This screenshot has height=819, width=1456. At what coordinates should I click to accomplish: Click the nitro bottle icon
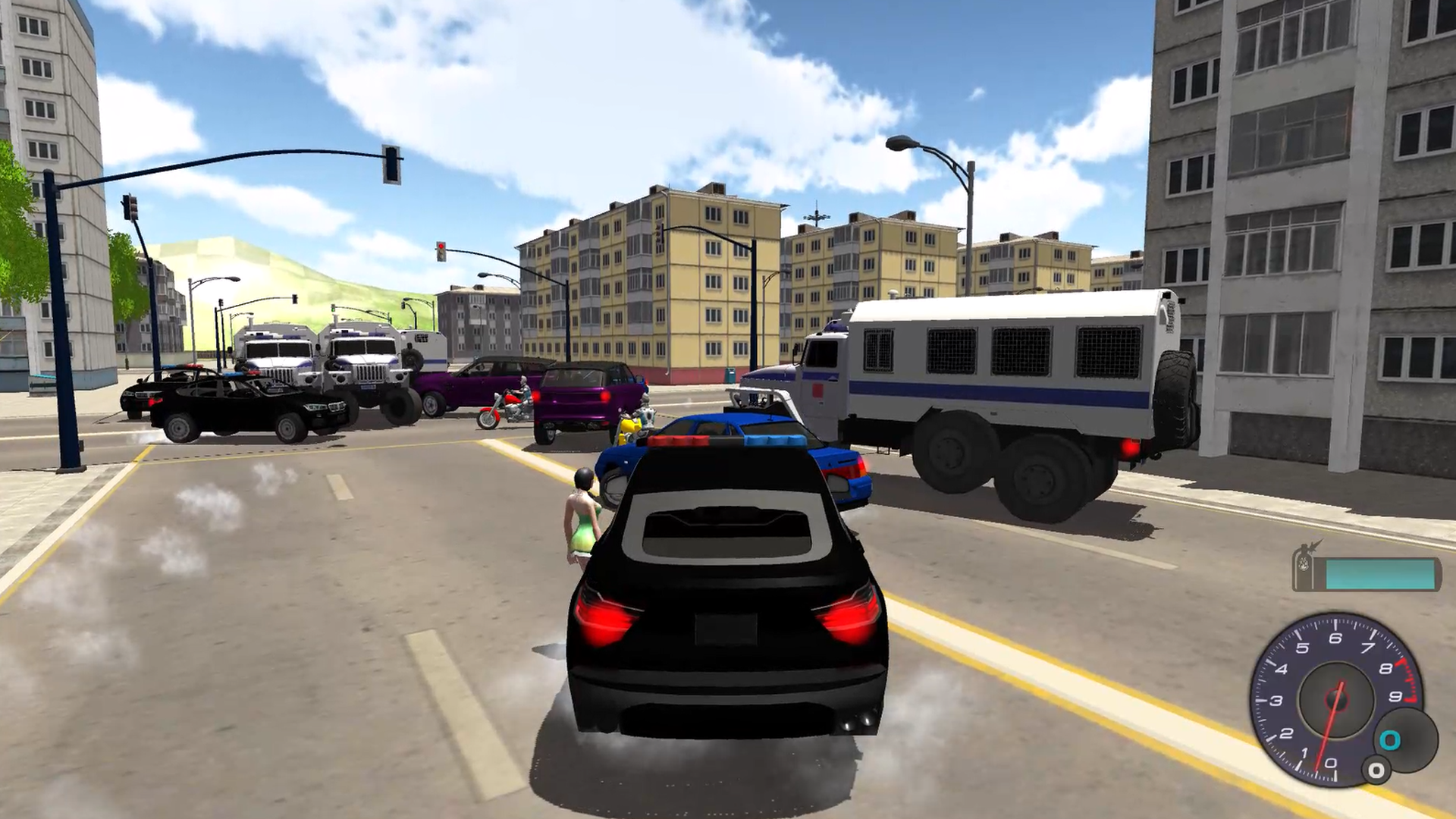tap(1305, 566)
